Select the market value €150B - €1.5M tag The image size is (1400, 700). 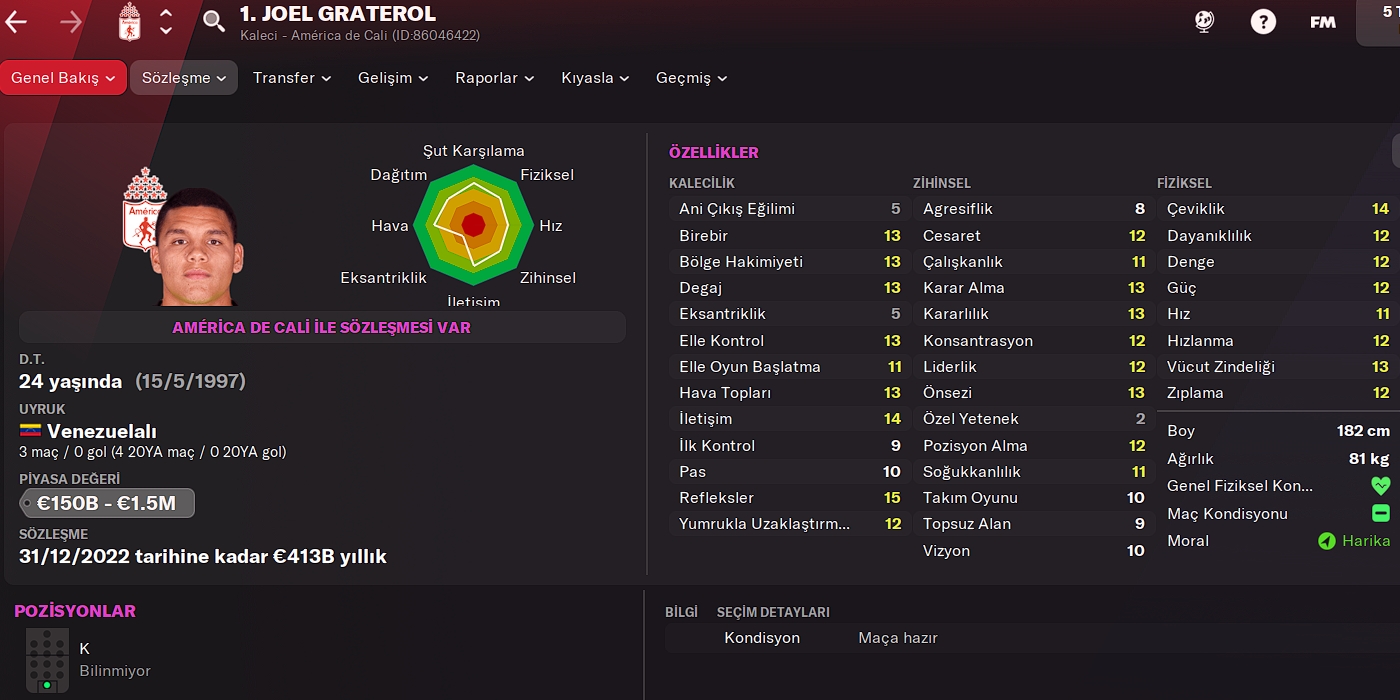tap(107, 503)
